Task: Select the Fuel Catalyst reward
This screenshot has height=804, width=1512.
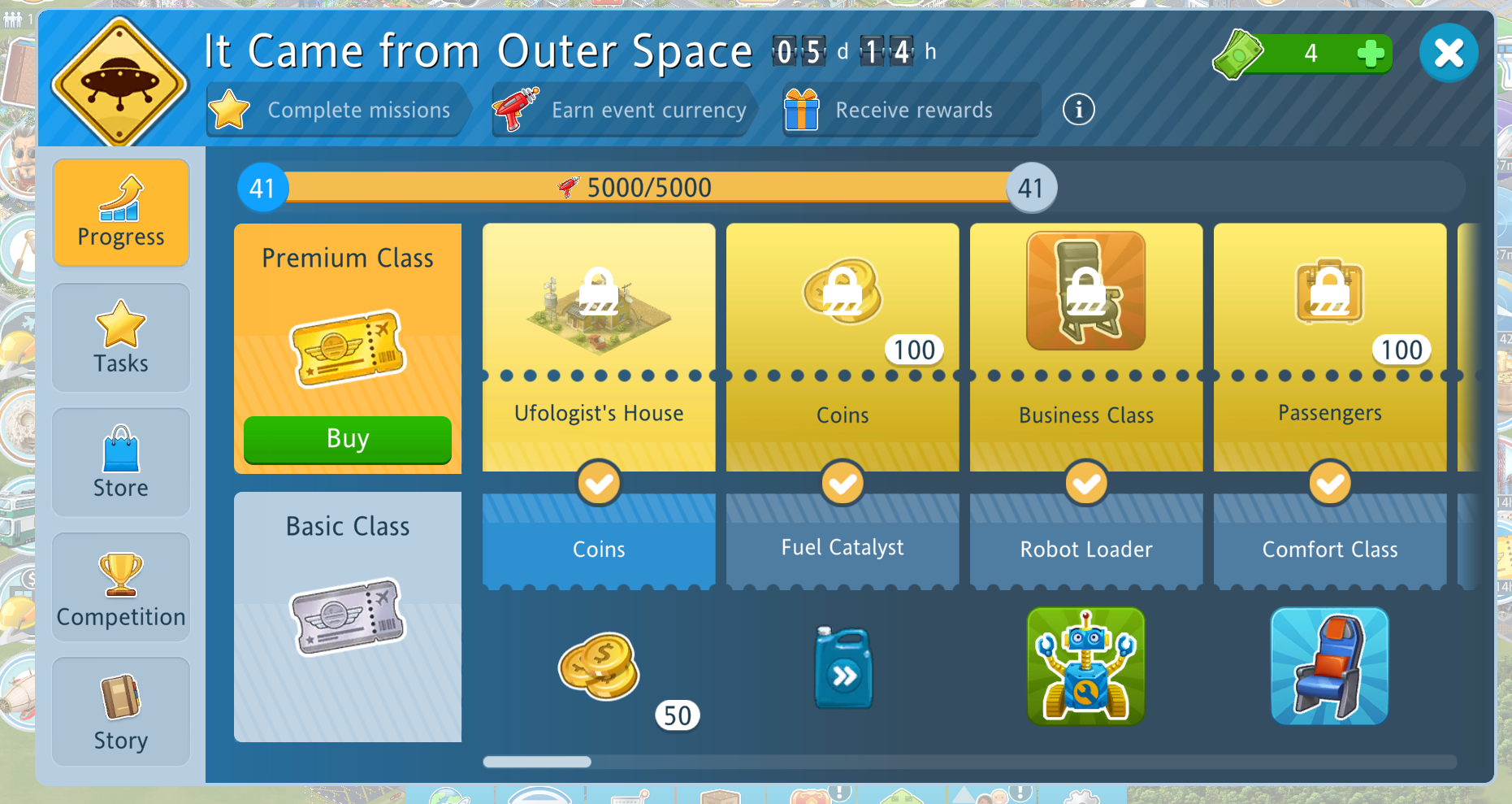Action: click(x=843, y=667)
